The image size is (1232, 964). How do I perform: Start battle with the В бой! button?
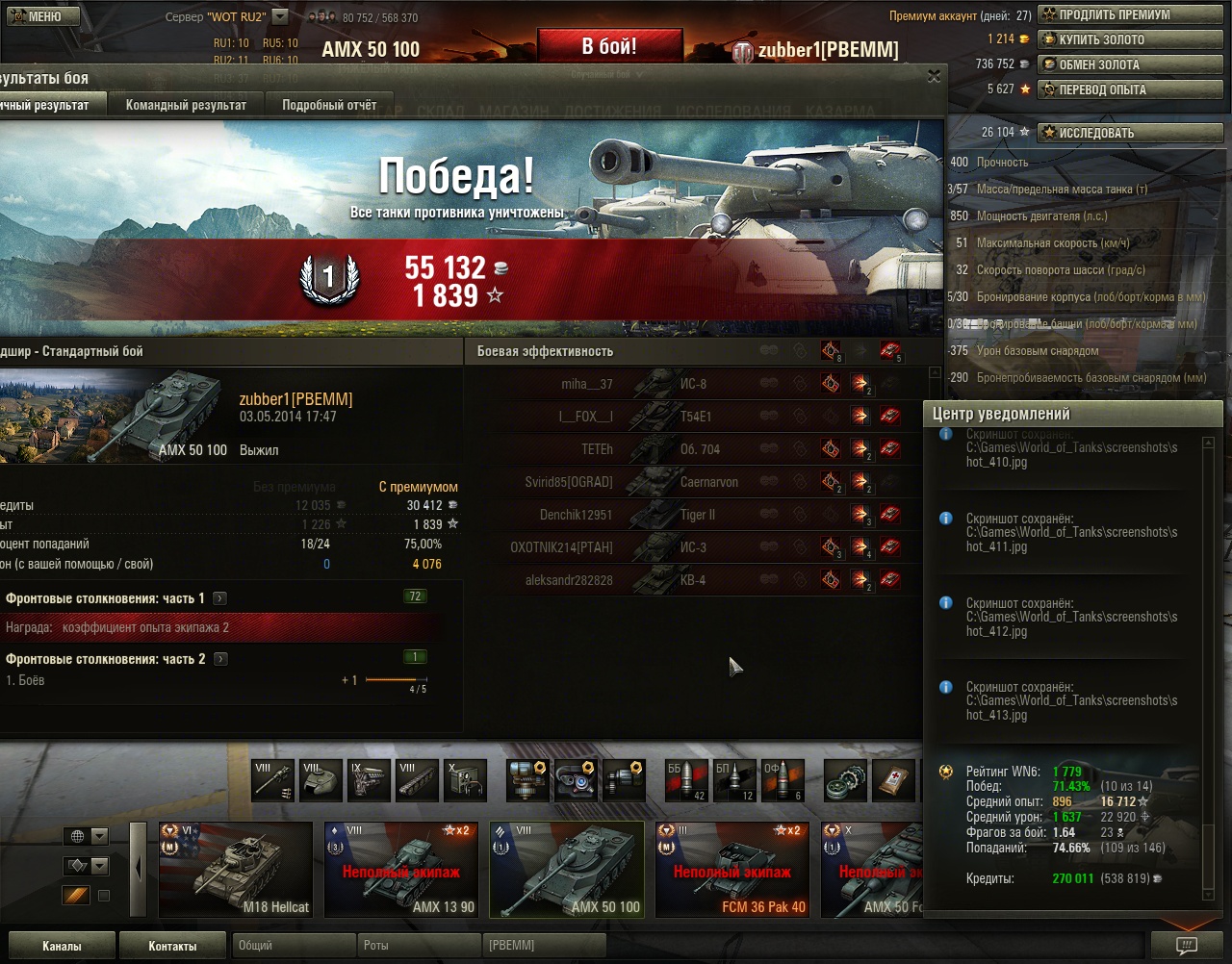(609, 46)
